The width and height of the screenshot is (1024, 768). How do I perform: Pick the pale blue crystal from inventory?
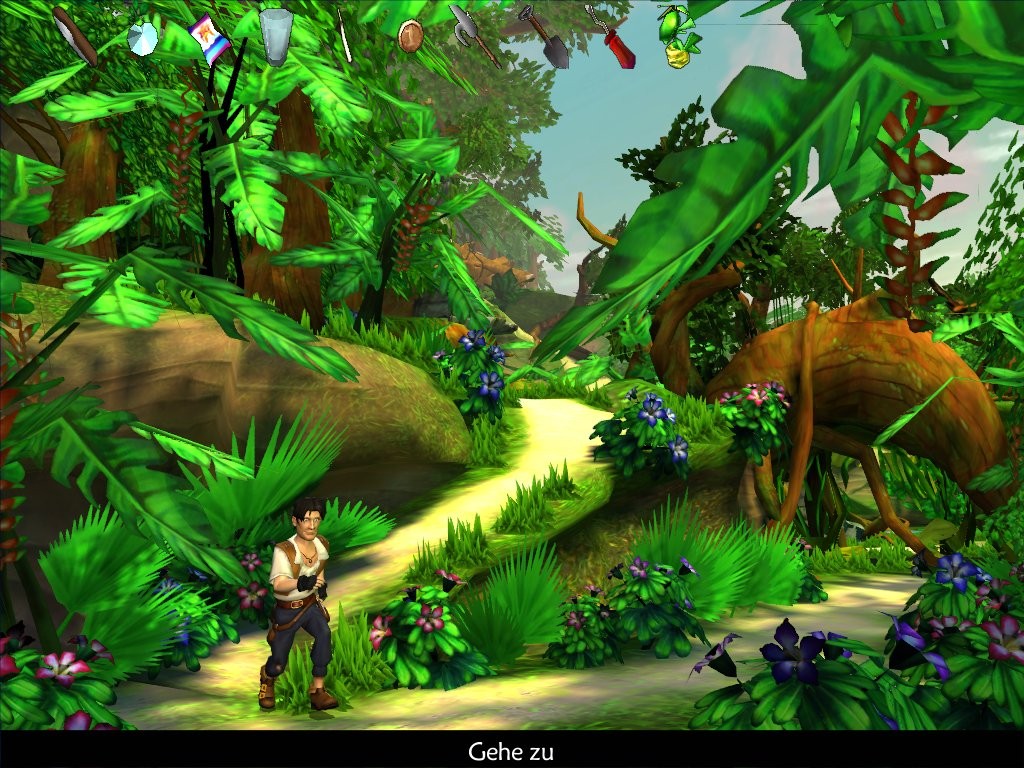(143, 39)
